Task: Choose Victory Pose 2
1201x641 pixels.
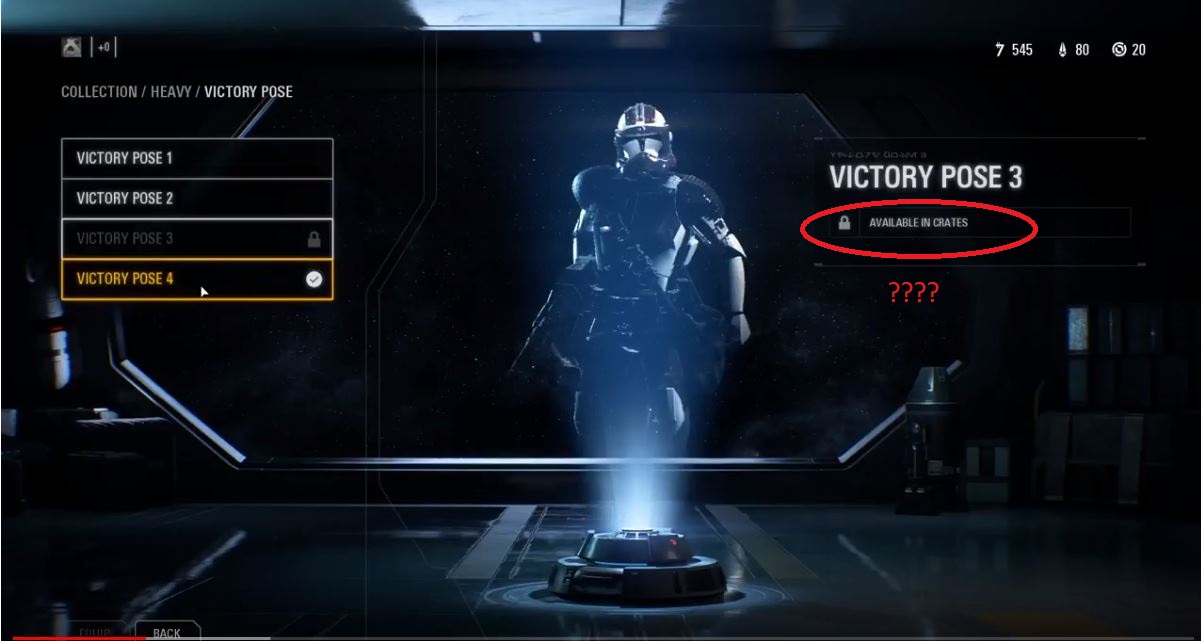Action: pos(196,198)
